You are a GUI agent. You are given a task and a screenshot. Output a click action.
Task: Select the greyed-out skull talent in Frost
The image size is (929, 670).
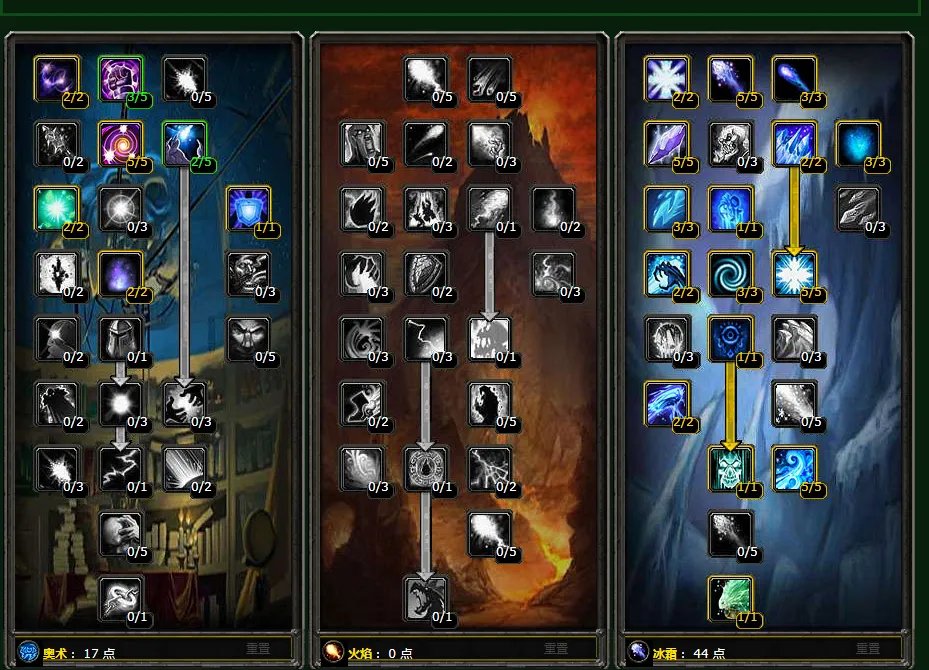pyautogui.click(x=730, y=143)
